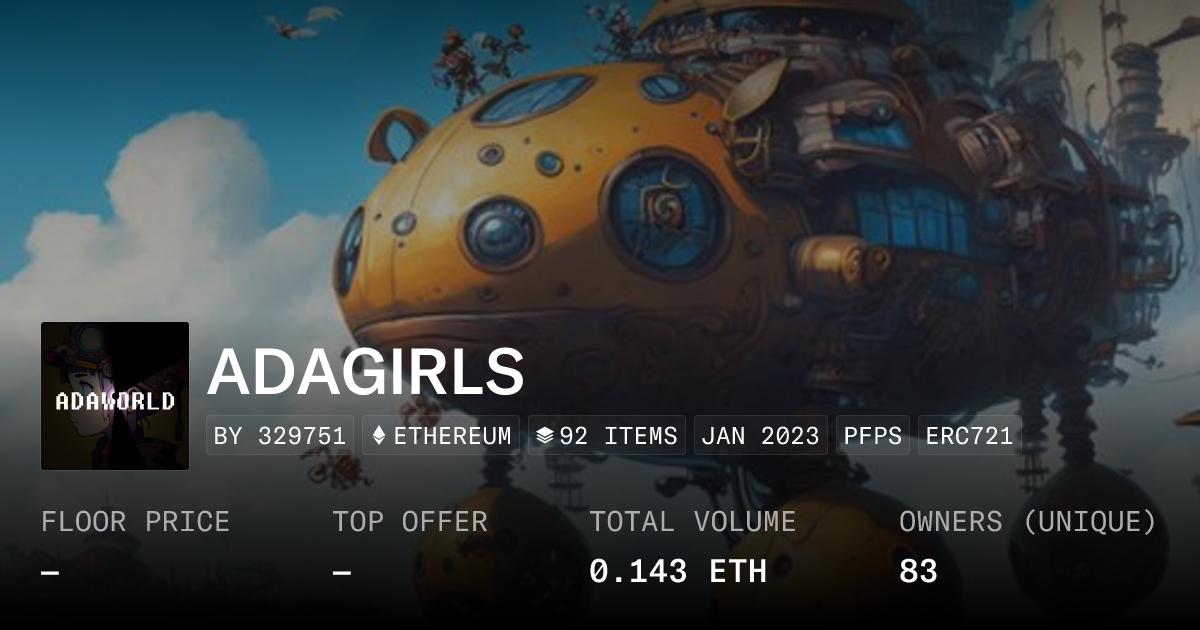Select the ERC721 token standard tag
The width and height of the screenshot is (1200, 630).
coord(969,436)
